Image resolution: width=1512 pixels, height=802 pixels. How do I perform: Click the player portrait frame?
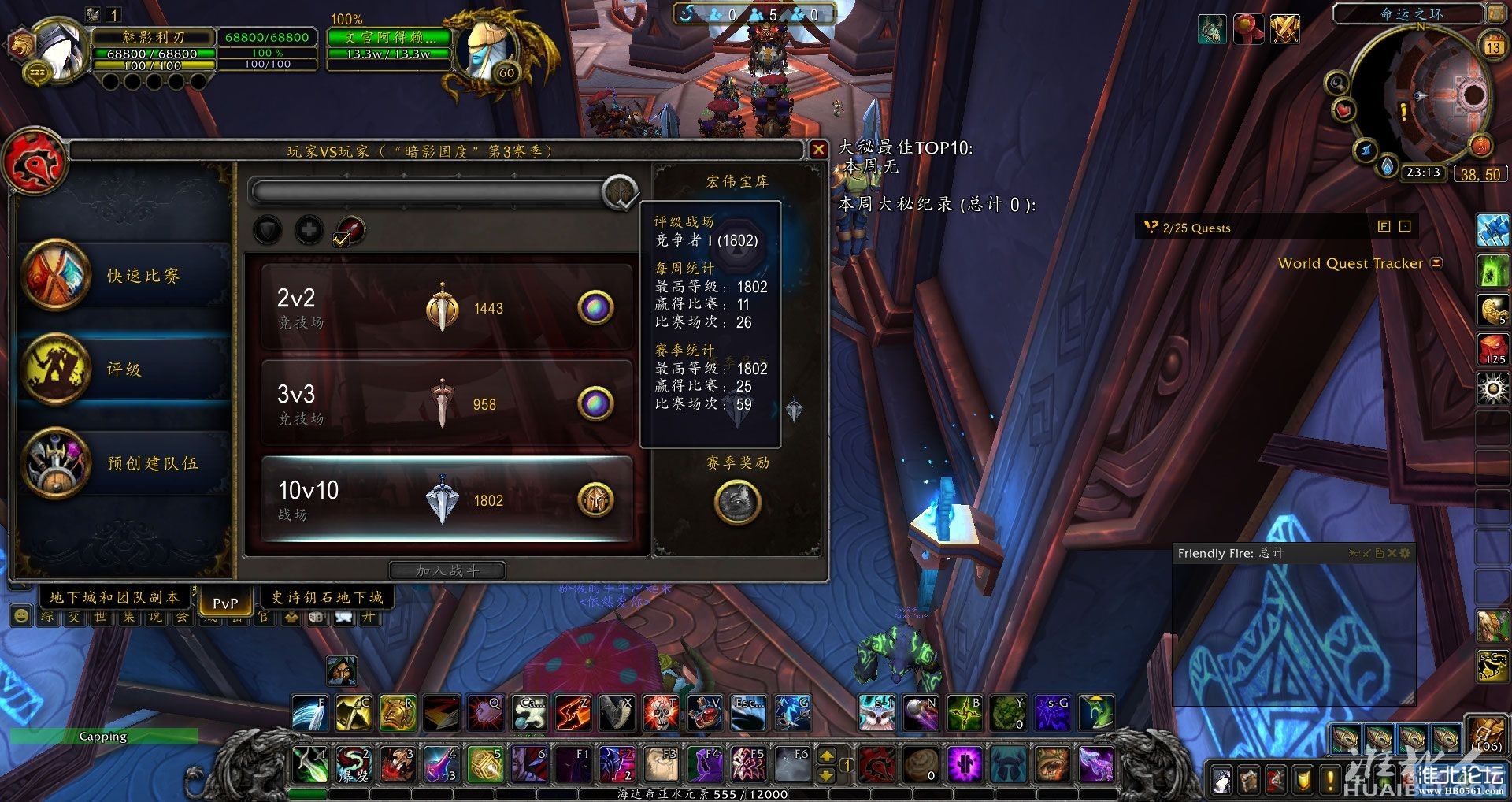pos(59,51)
